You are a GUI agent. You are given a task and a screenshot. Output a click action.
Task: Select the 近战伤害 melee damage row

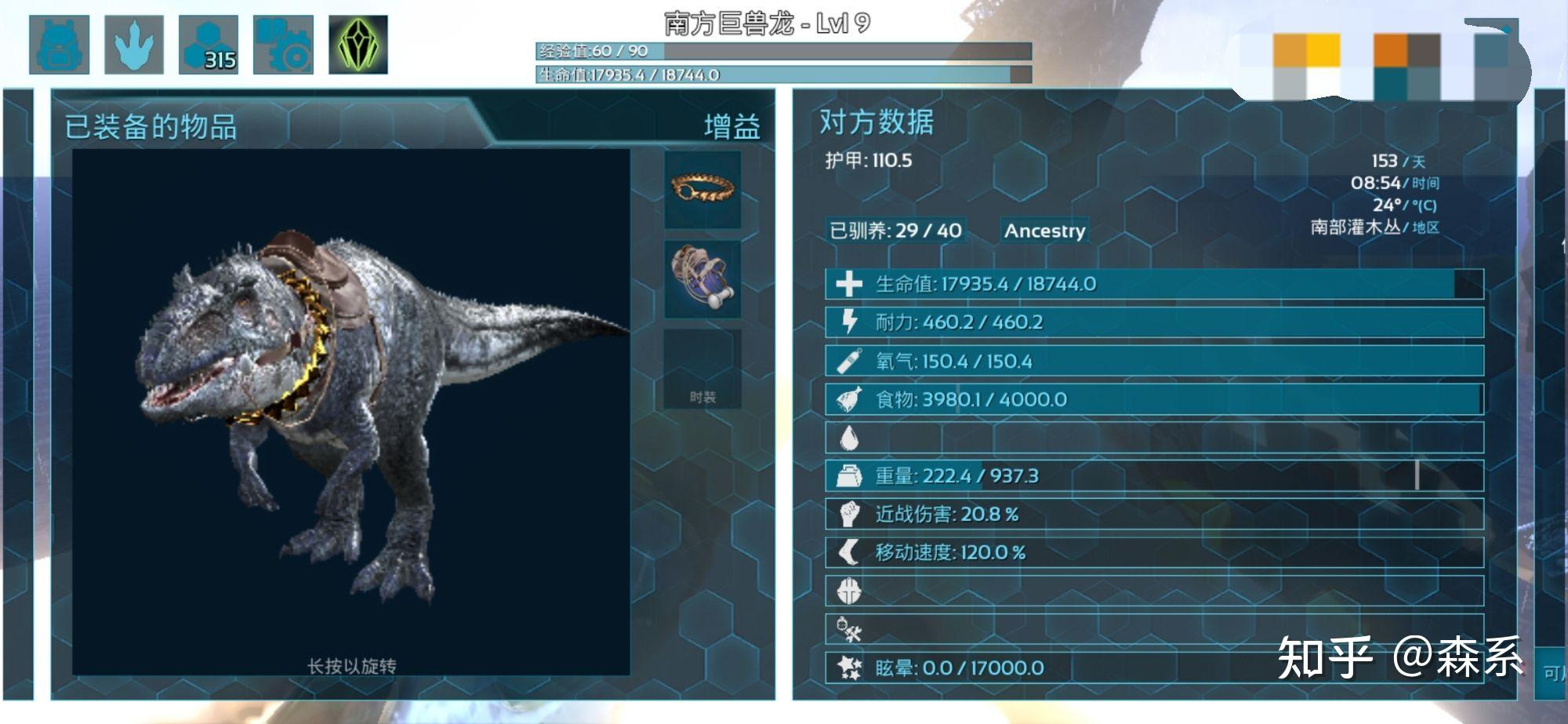click(x=1154, y=515)
